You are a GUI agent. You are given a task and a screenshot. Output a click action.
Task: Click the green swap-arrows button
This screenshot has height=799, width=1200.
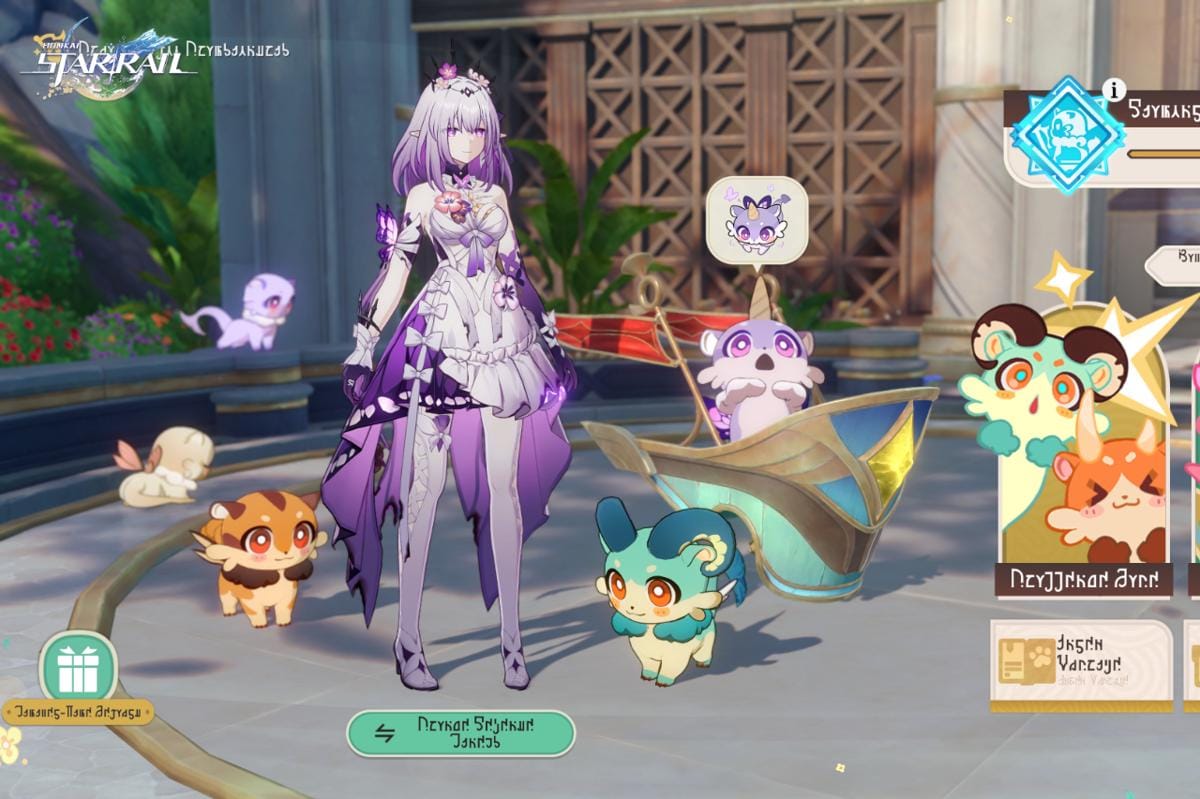[461, 733]
